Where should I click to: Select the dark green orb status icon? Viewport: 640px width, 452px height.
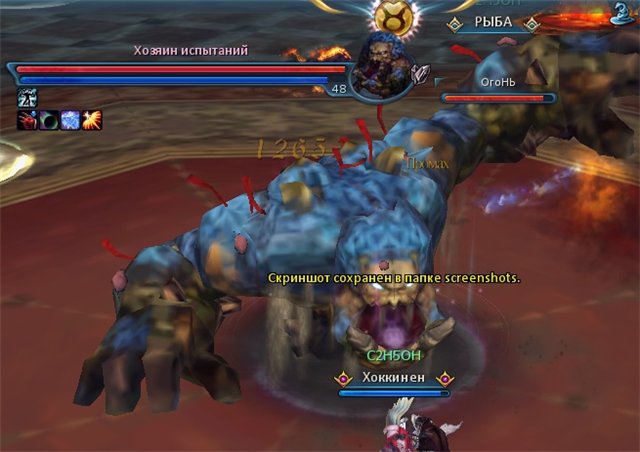click(49, 120)
